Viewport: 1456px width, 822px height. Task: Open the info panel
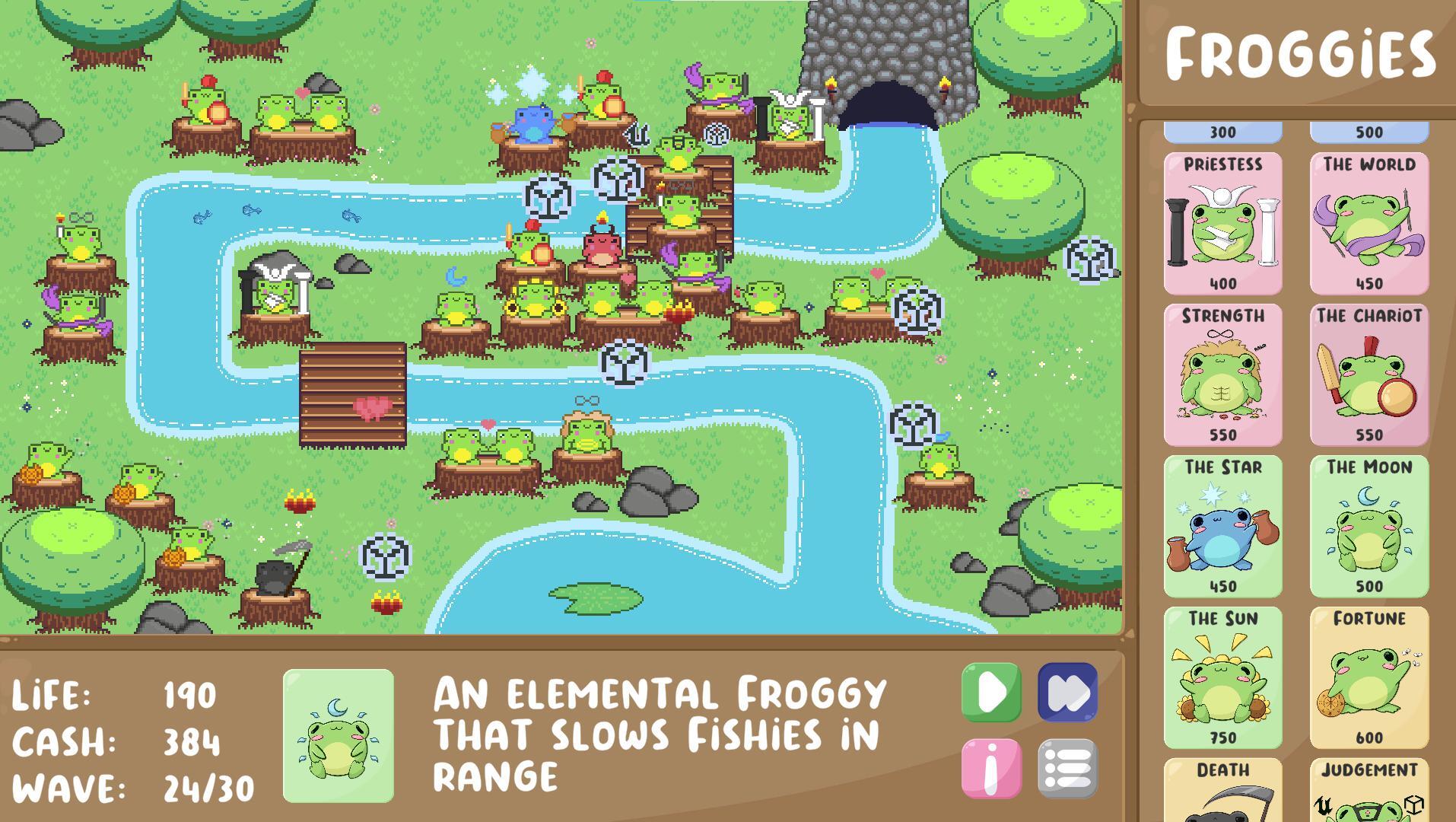point(990,769)
